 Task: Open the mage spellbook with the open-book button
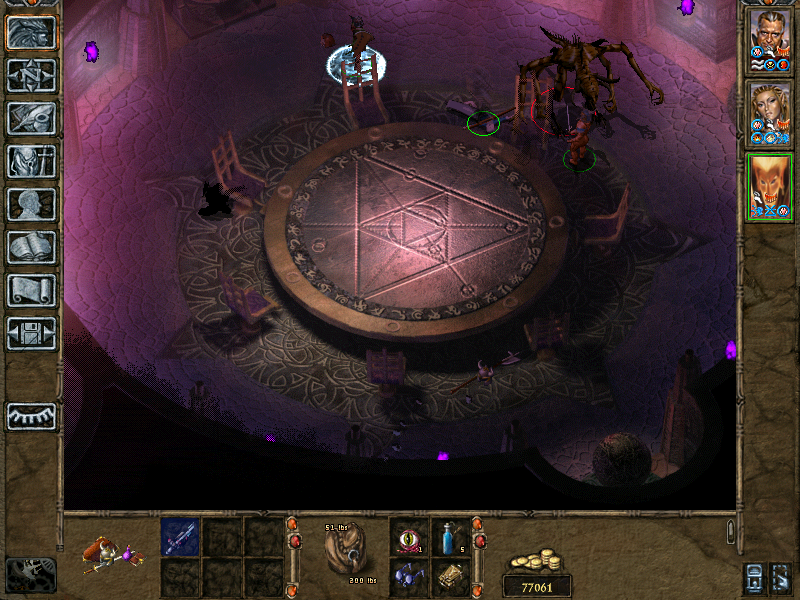32,247
